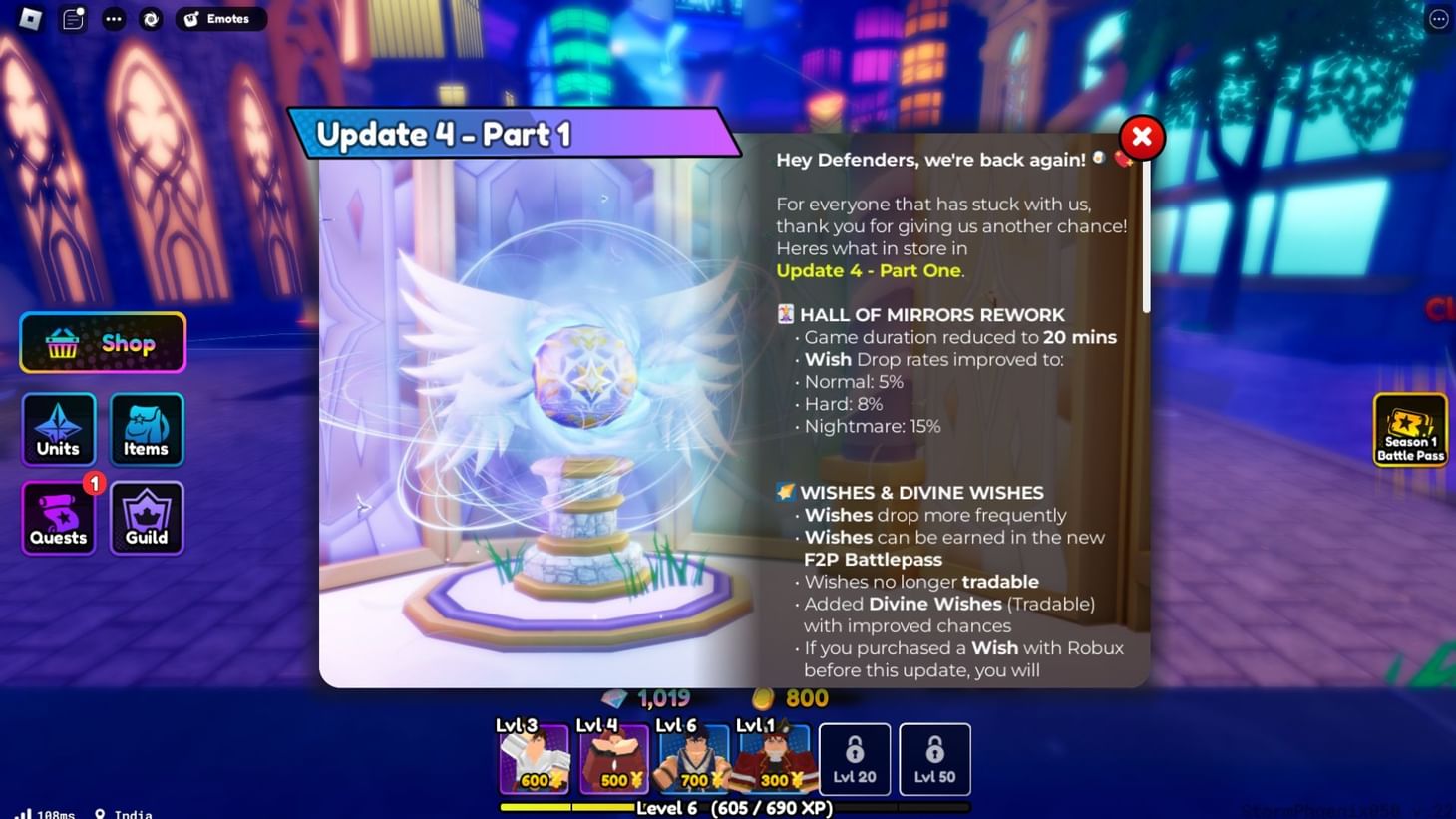
Task: Open the Guild panel
Action: 146,517
